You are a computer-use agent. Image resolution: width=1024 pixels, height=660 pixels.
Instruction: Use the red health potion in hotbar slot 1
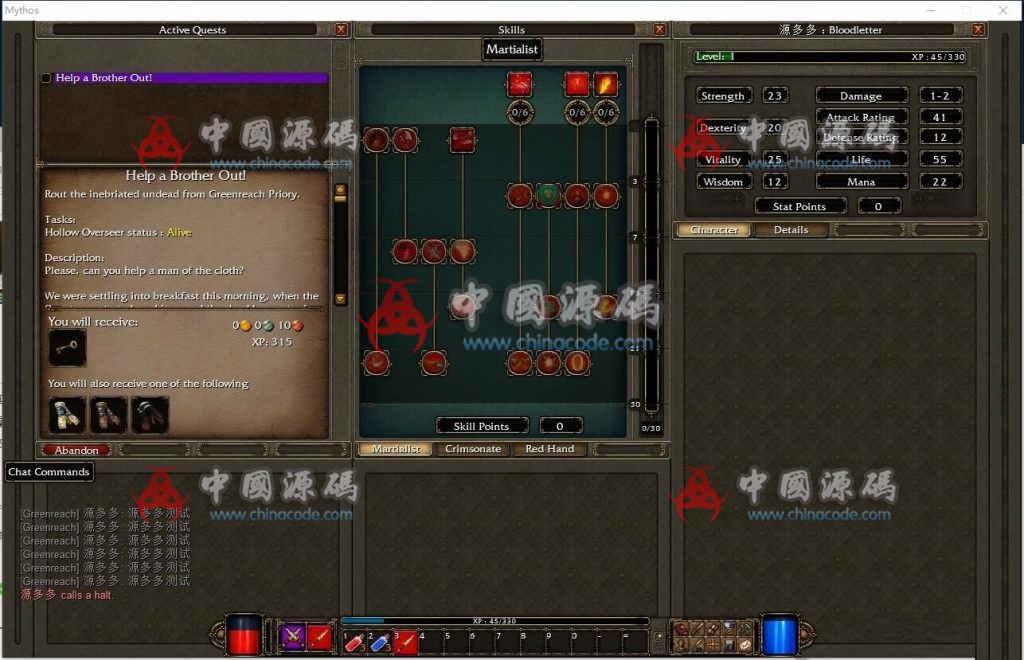pos(353,642)
